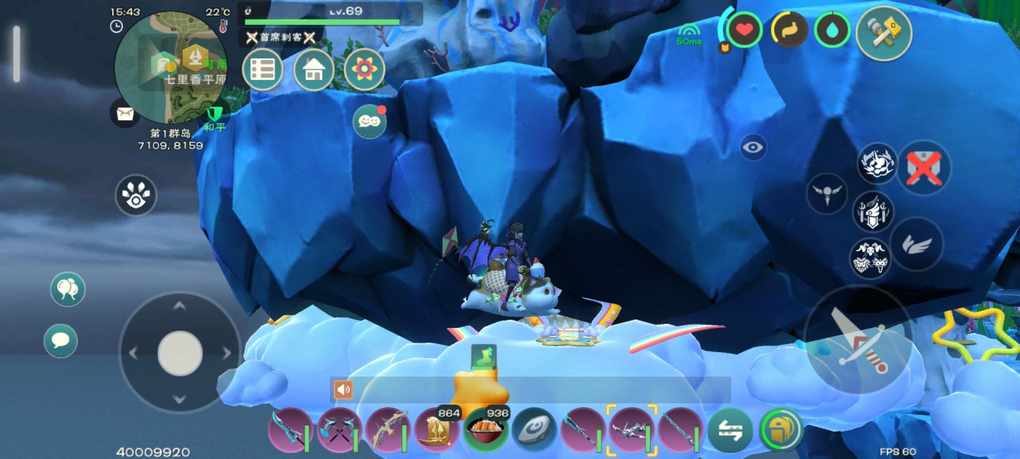The image size is (1020, 459).
Task: Tap the hammer crafting button
Action: coord(883,33)
